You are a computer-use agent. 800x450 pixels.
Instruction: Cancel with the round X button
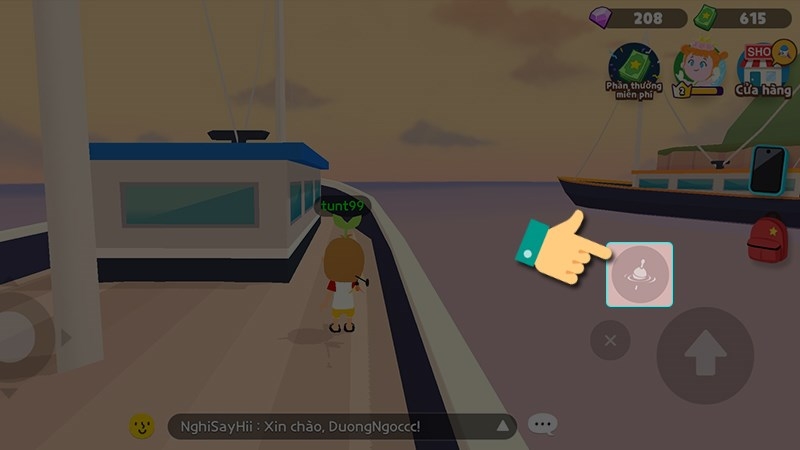point(610,341)
